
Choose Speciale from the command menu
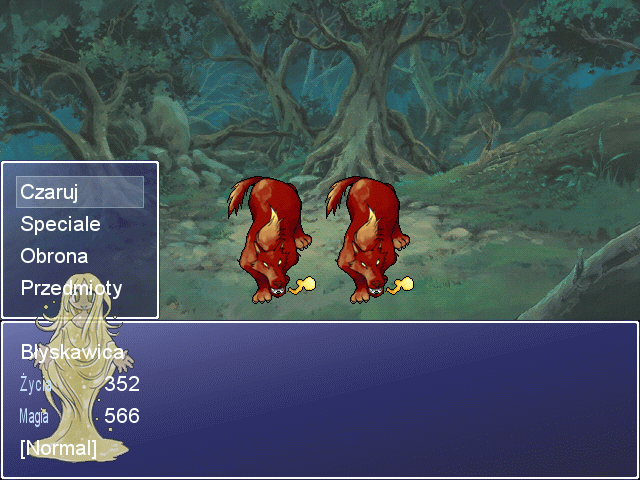(61, 224)
